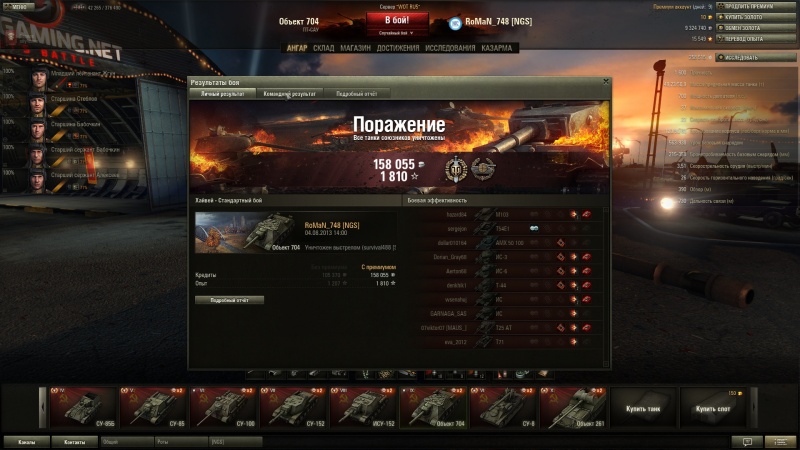Open the Контакты list

(x=75, y=441)
